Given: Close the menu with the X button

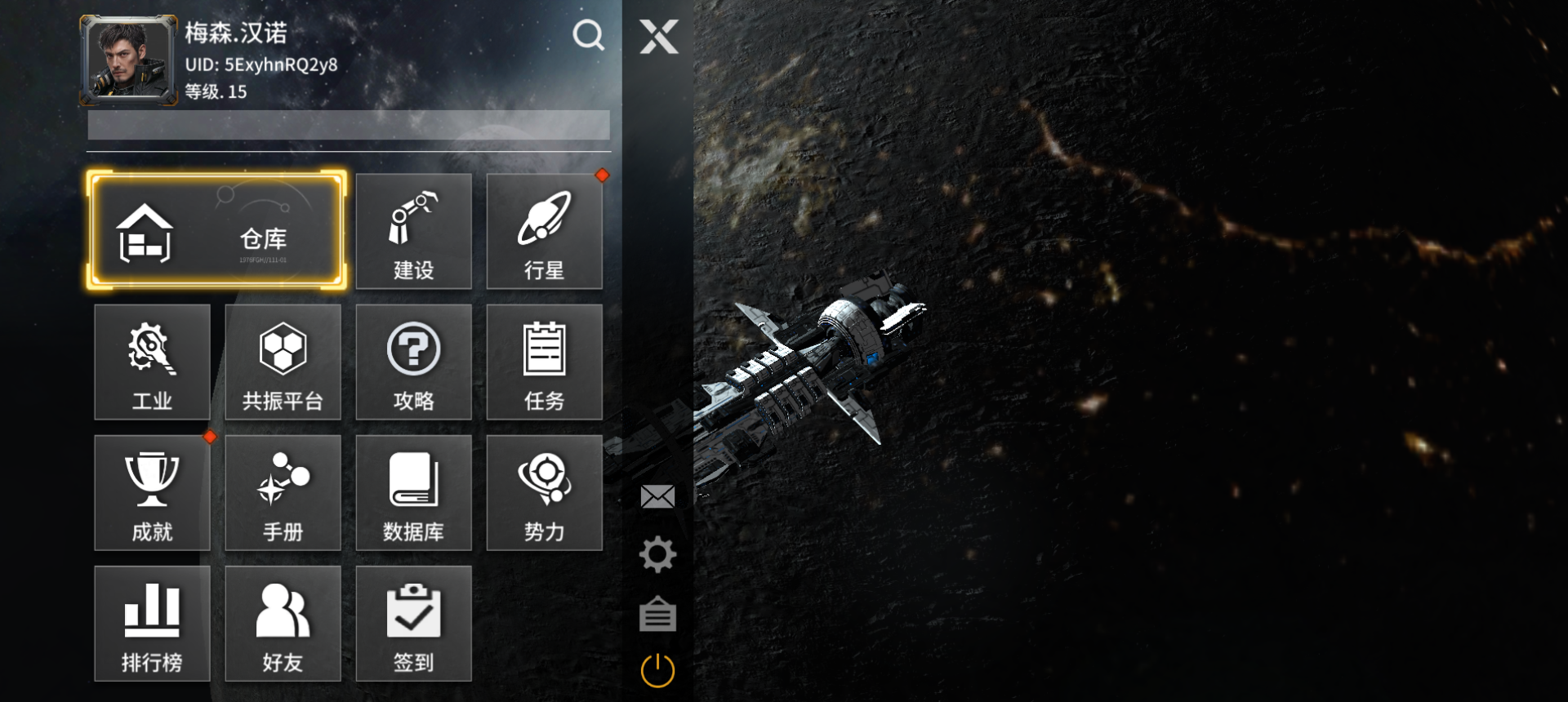Looking at the screenshot, I should pos(658,37).
